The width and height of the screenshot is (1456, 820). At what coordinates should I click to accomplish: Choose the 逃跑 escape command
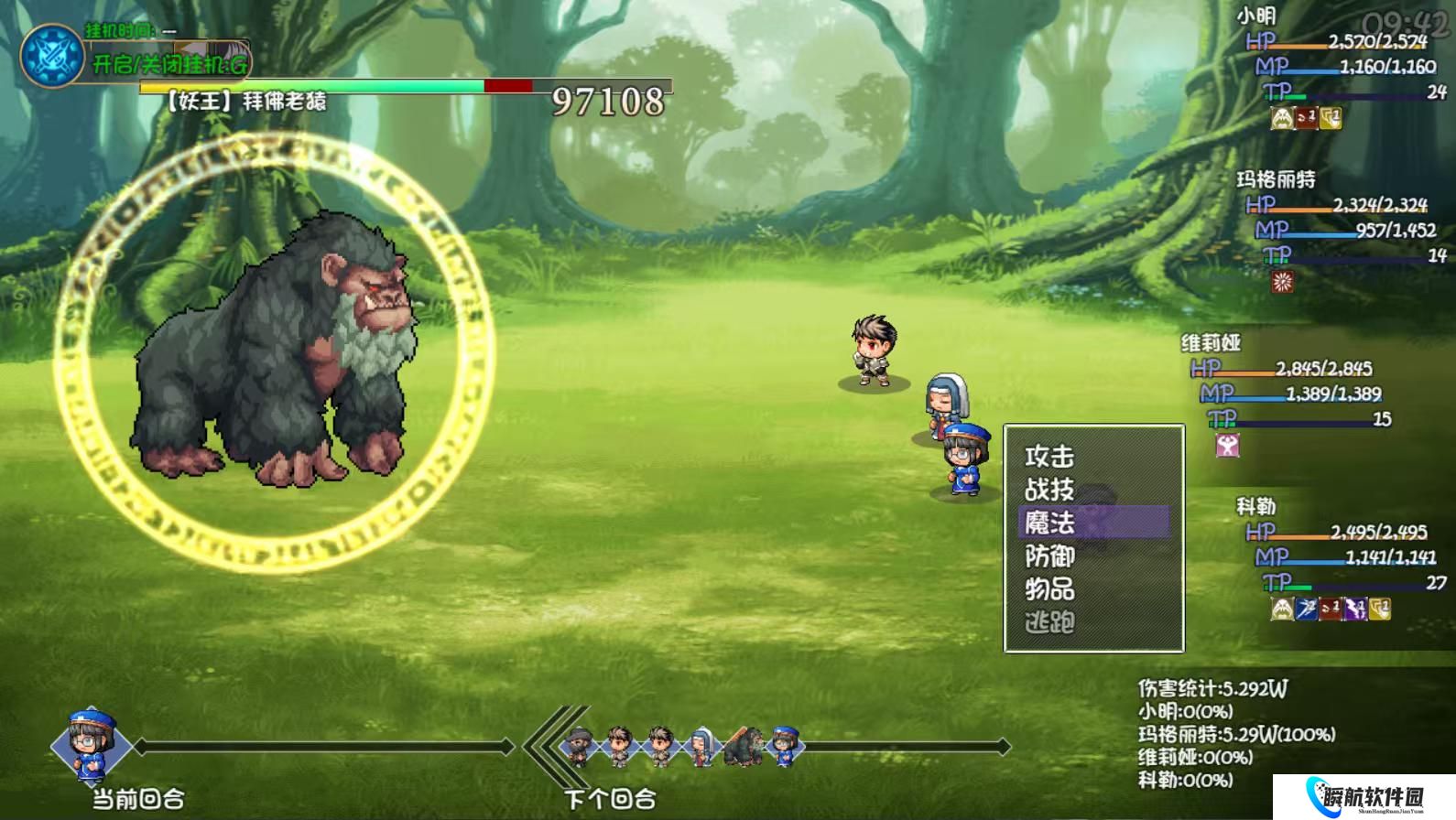tap(1049, 622)
